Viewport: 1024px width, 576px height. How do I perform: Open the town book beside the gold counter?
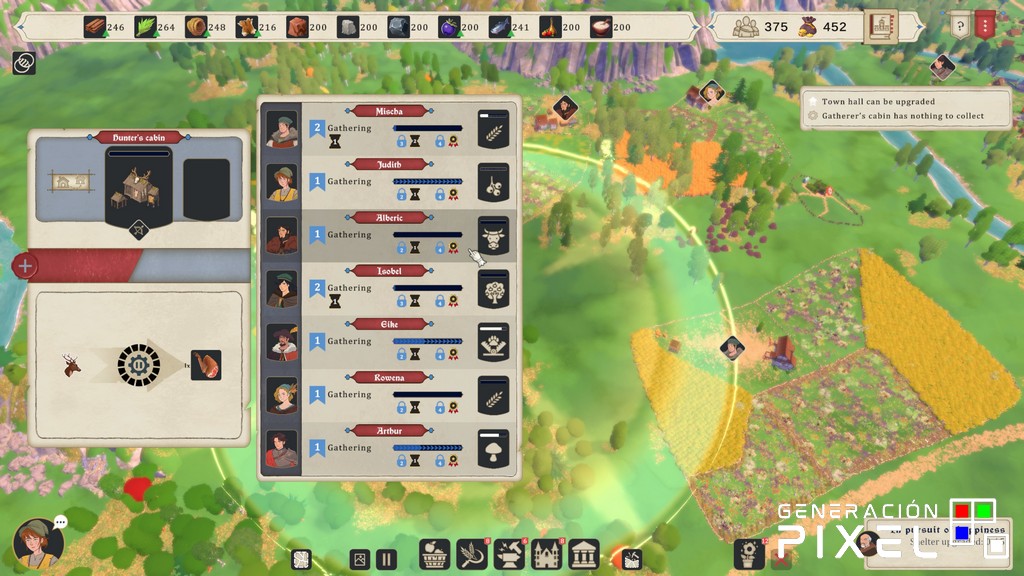[x=881, y=26]
